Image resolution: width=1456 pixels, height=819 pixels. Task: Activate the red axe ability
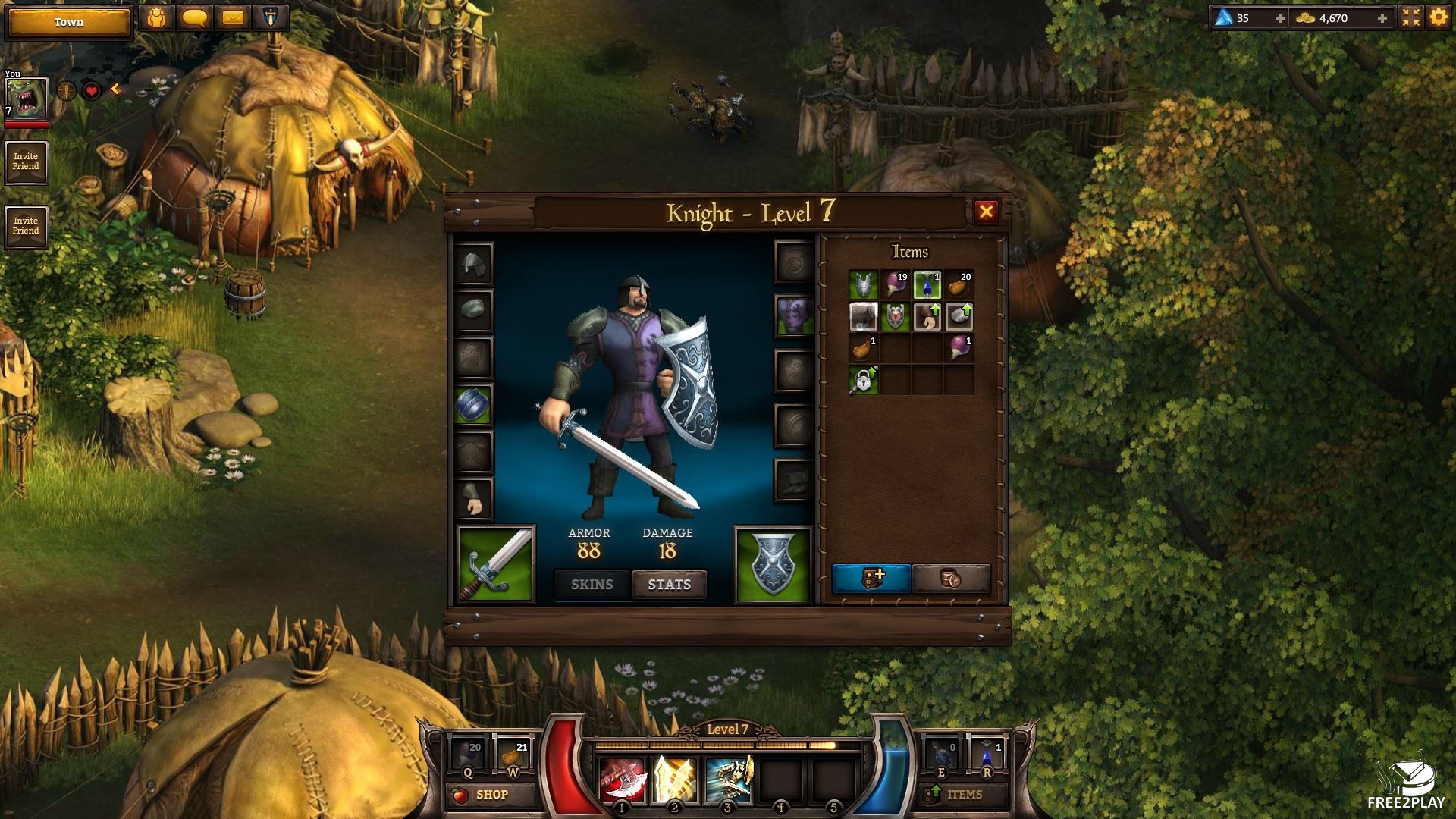click(623, 779)
